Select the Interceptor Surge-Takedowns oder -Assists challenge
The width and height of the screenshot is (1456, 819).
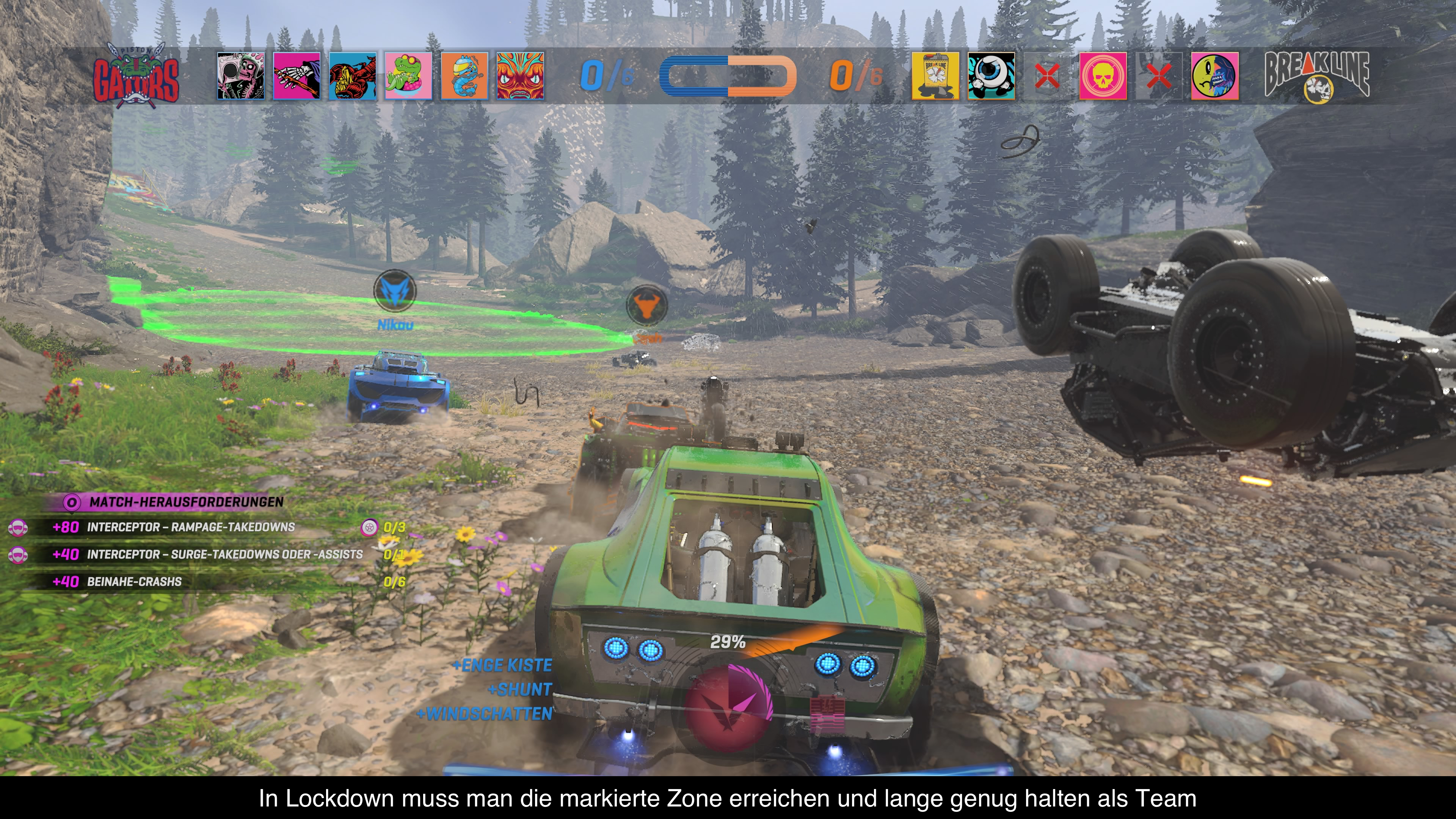click(224, 554)
